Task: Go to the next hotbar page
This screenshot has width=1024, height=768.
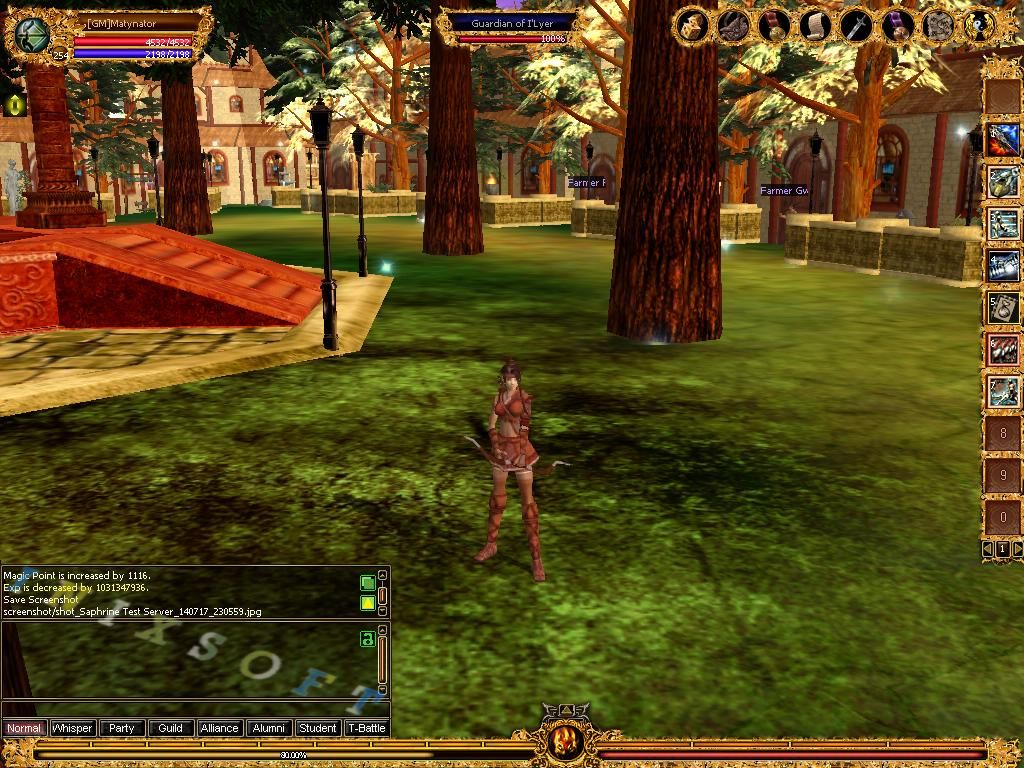Action: tap(1017, 549)
